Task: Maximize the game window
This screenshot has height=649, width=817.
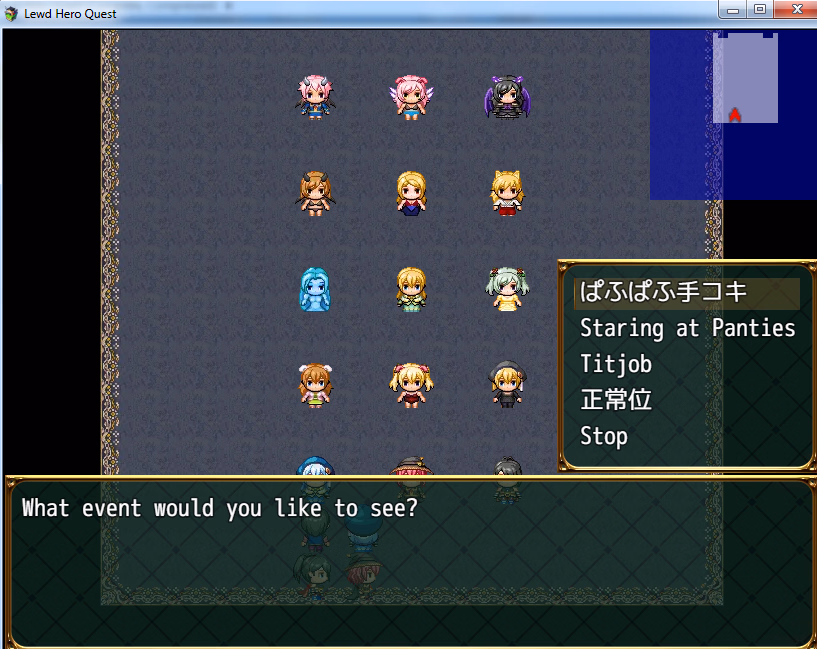Action: (x=760, y=10)
